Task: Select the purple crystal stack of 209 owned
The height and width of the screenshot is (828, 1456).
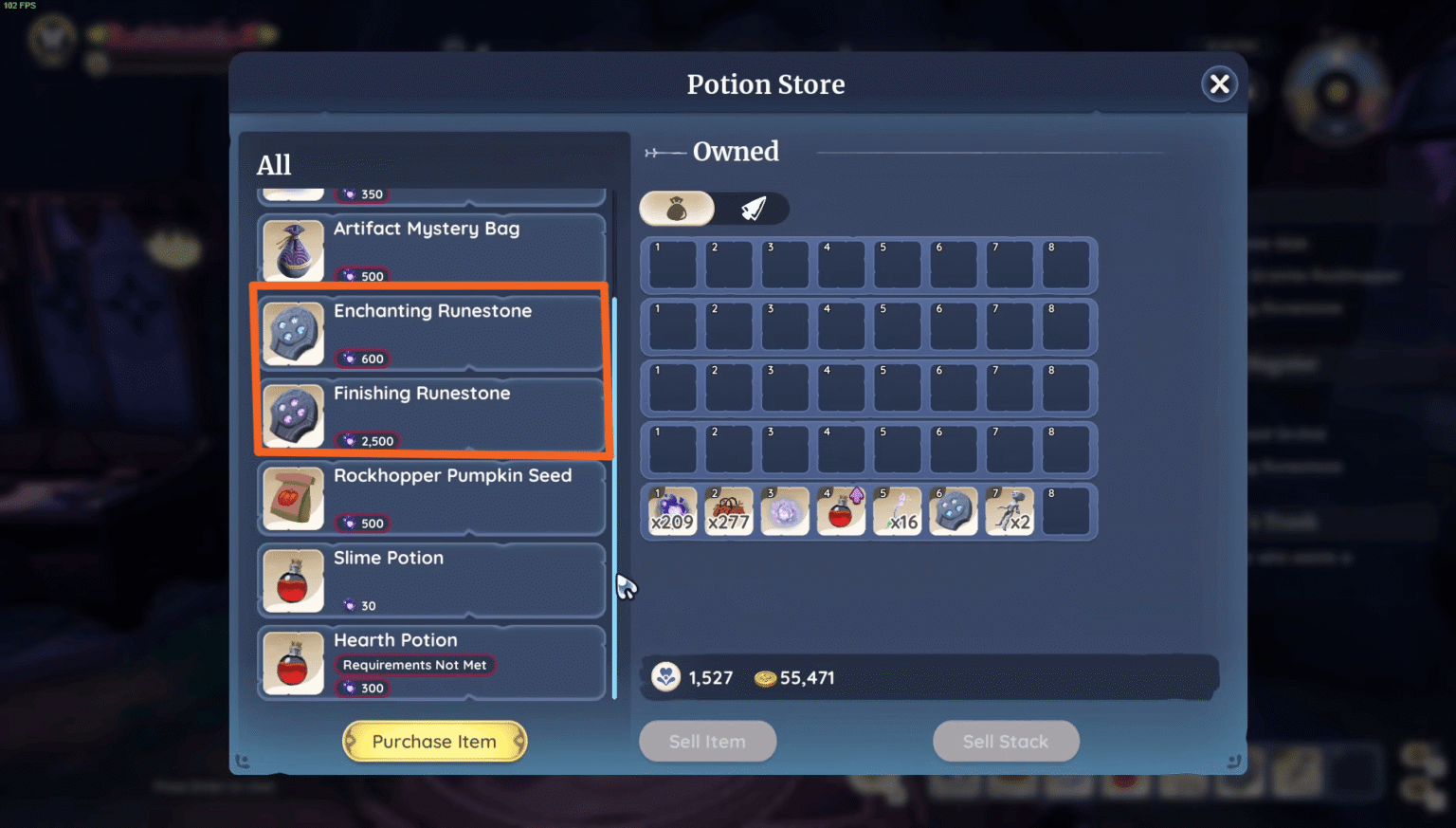Action: (x=671, y=510)
